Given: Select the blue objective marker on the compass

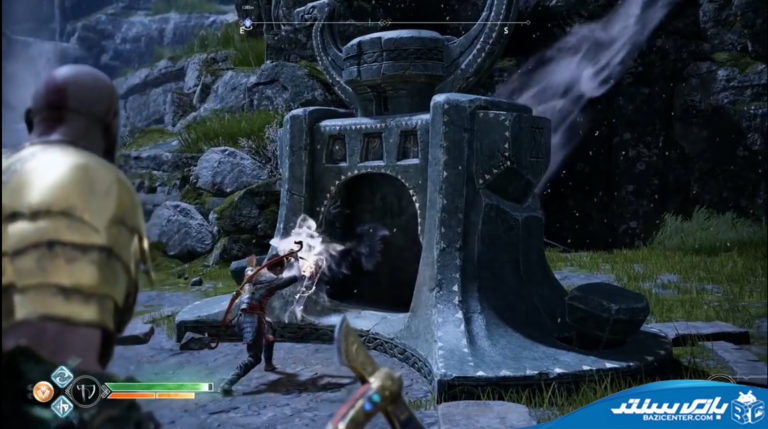Looking at the screenshot, I should [248, 21].
